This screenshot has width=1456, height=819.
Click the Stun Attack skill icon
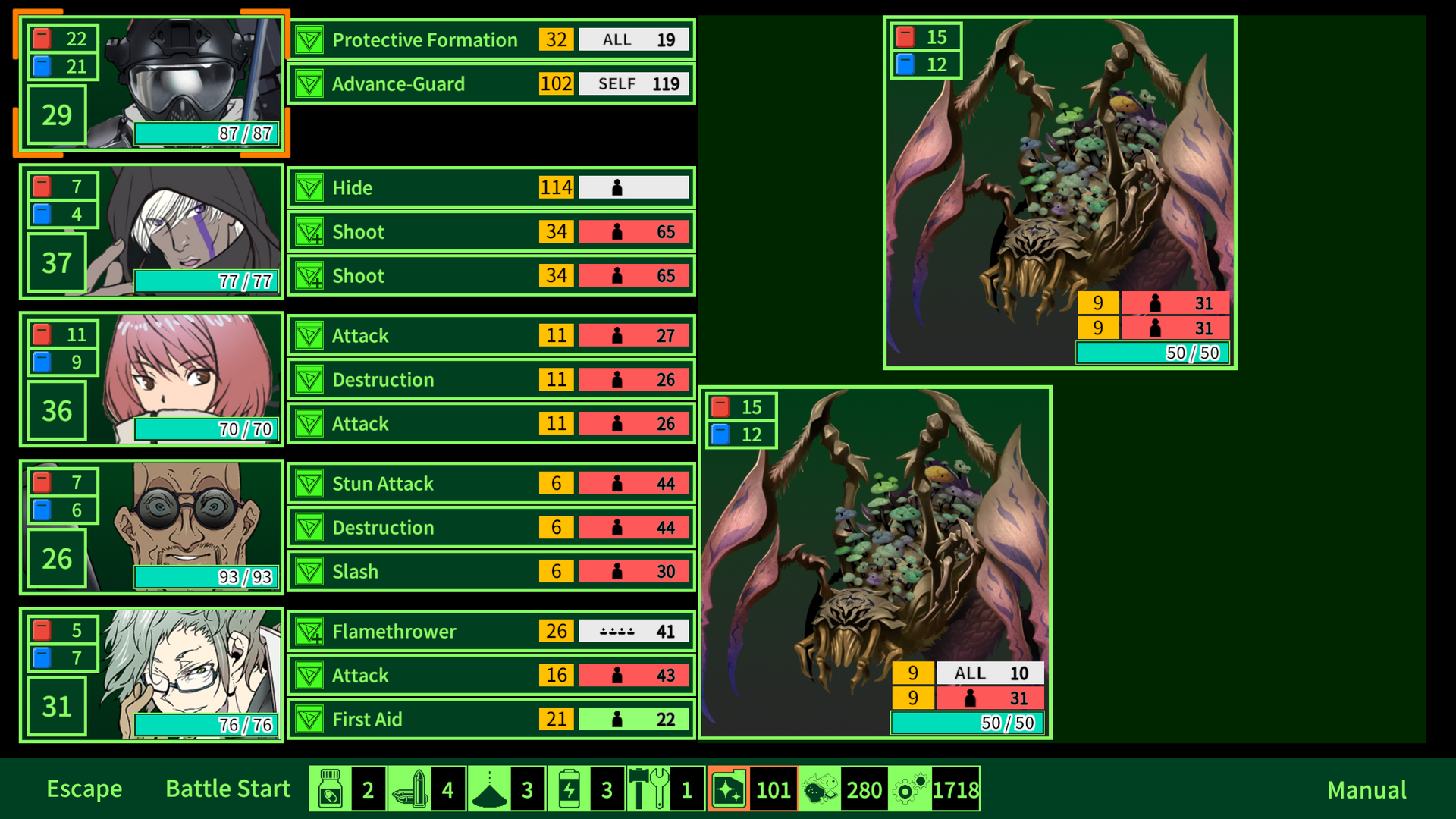tap(309, 483)
